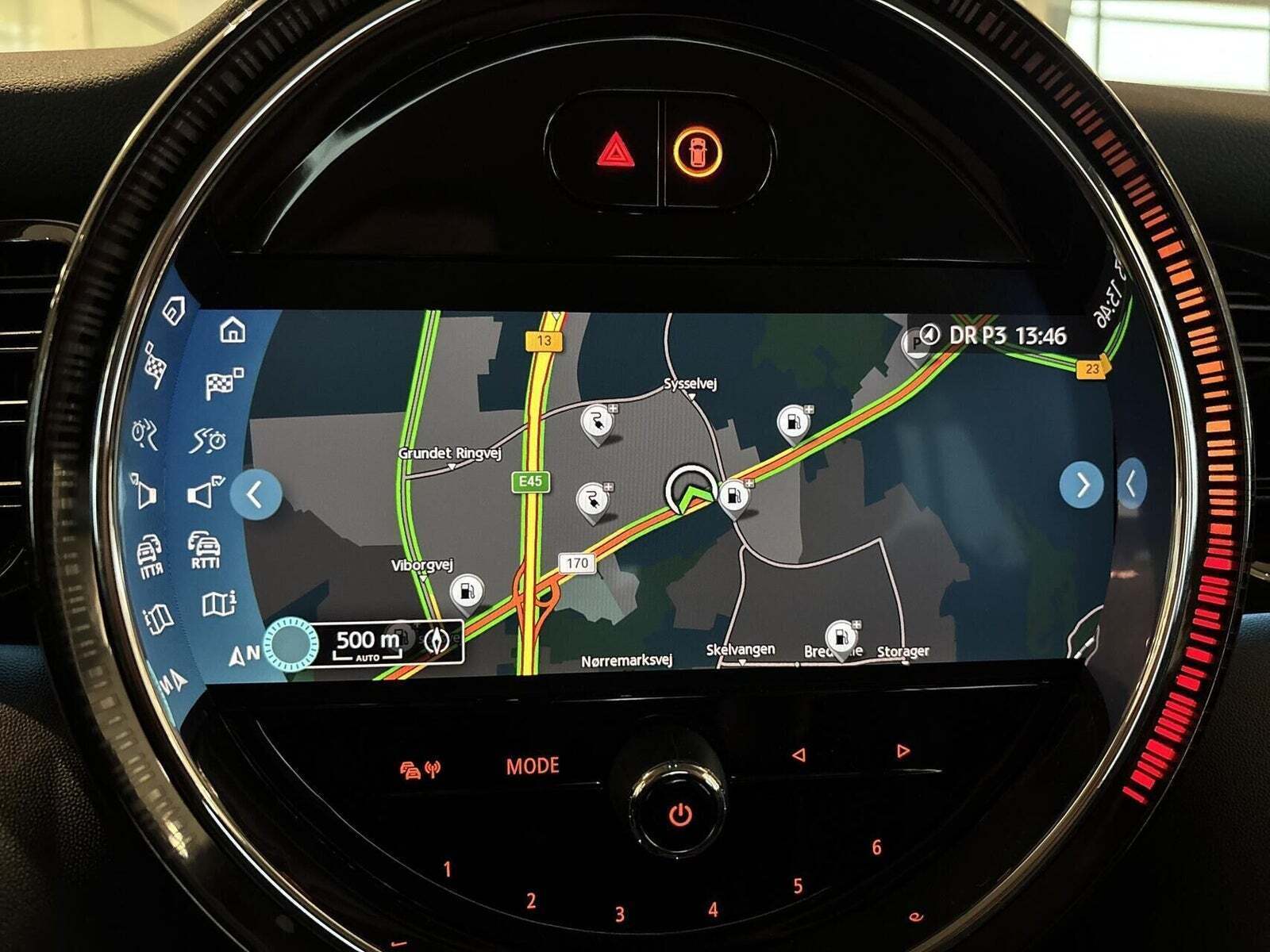
Task: Go to the navigation home icon
Action: (x=232, y=328)
